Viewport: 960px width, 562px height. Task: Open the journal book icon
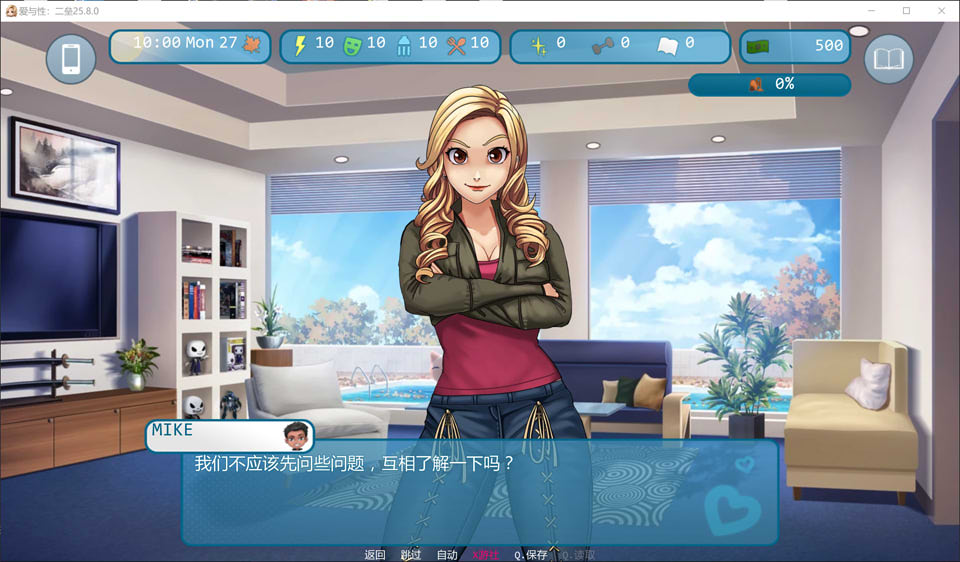tap(888, 59)
